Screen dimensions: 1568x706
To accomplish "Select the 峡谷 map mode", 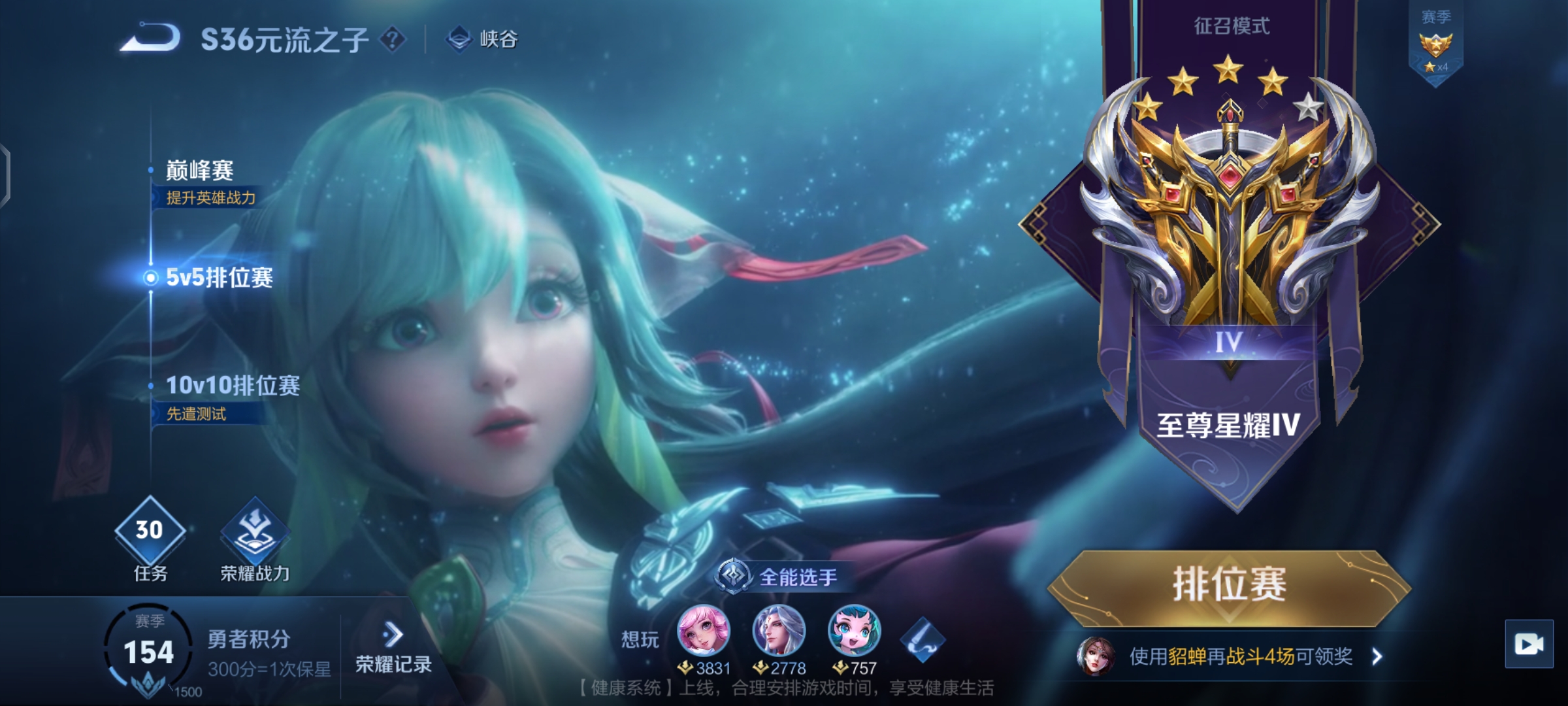I will coord(483,39).
